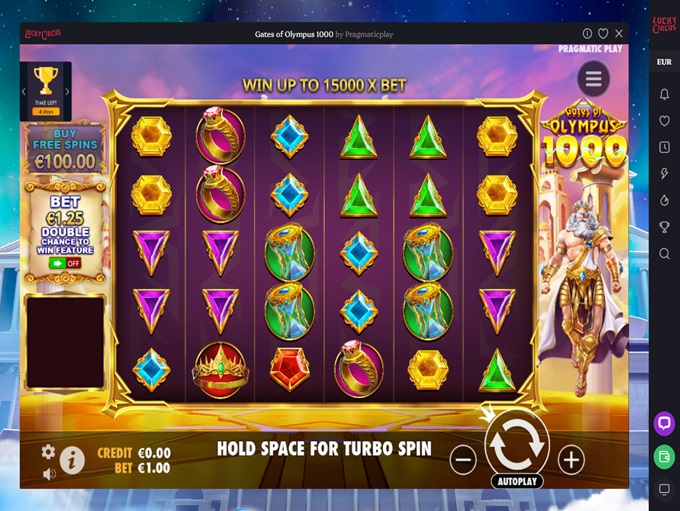680x511 pixels.
Task: Toggle the Double Chance to Win feature
Action: pos(65,263)
